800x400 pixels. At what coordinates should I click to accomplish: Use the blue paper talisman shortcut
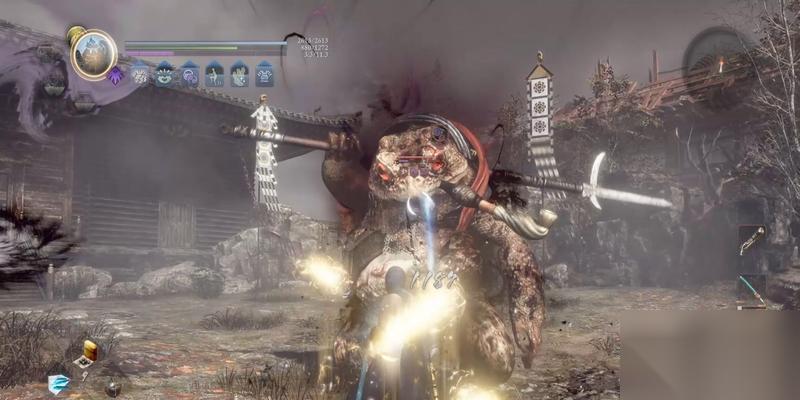click(x=59, y=385)
